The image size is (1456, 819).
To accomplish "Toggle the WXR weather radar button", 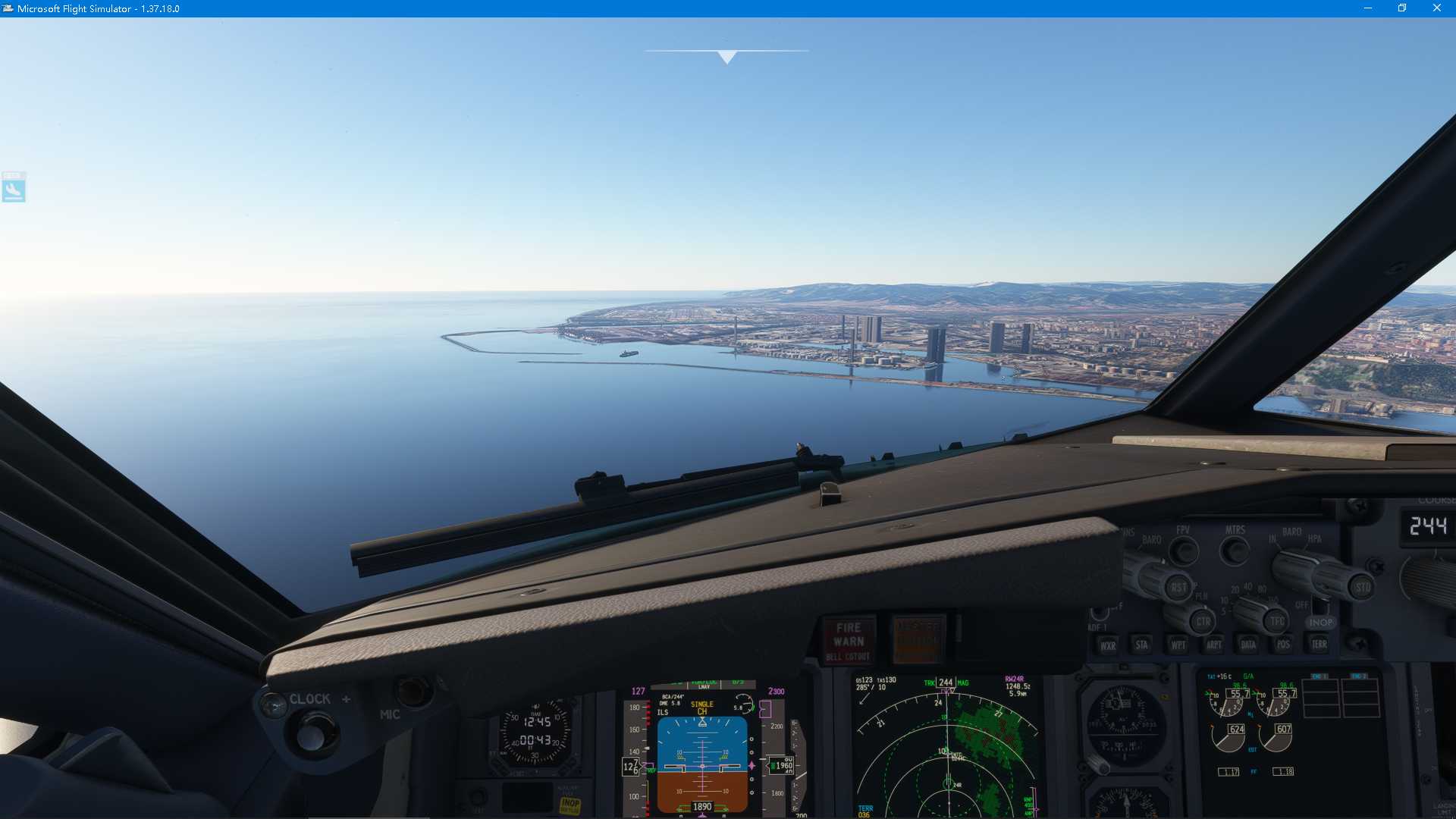I will 1108,645.
